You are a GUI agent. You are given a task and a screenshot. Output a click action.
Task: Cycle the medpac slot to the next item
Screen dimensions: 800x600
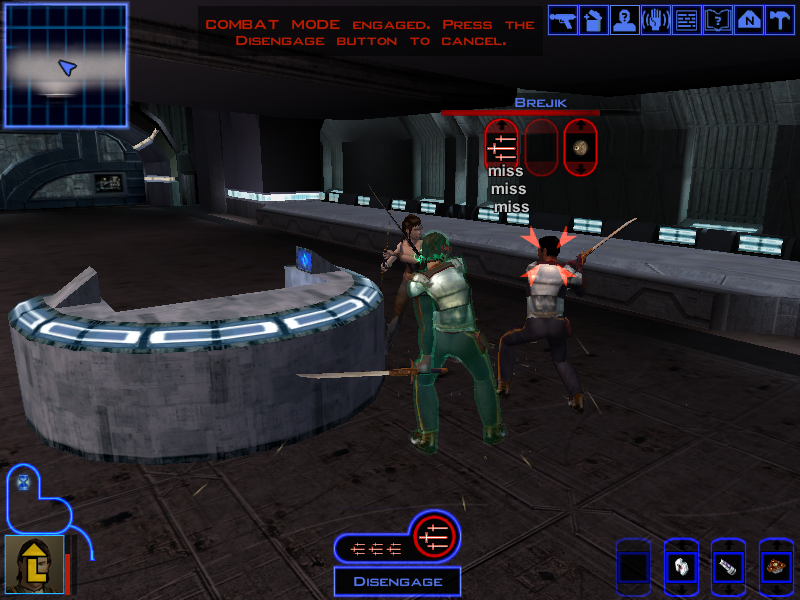click(x=680, y=589)
